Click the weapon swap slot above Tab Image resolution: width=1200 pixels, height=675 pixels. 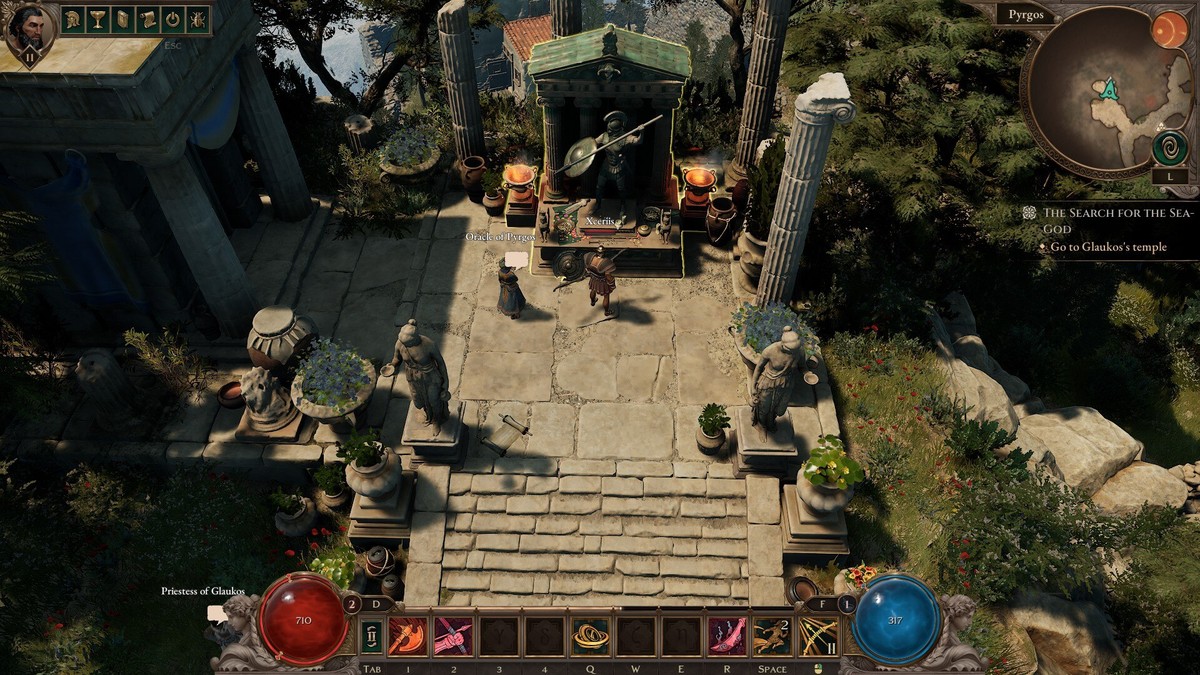(373, 637)
